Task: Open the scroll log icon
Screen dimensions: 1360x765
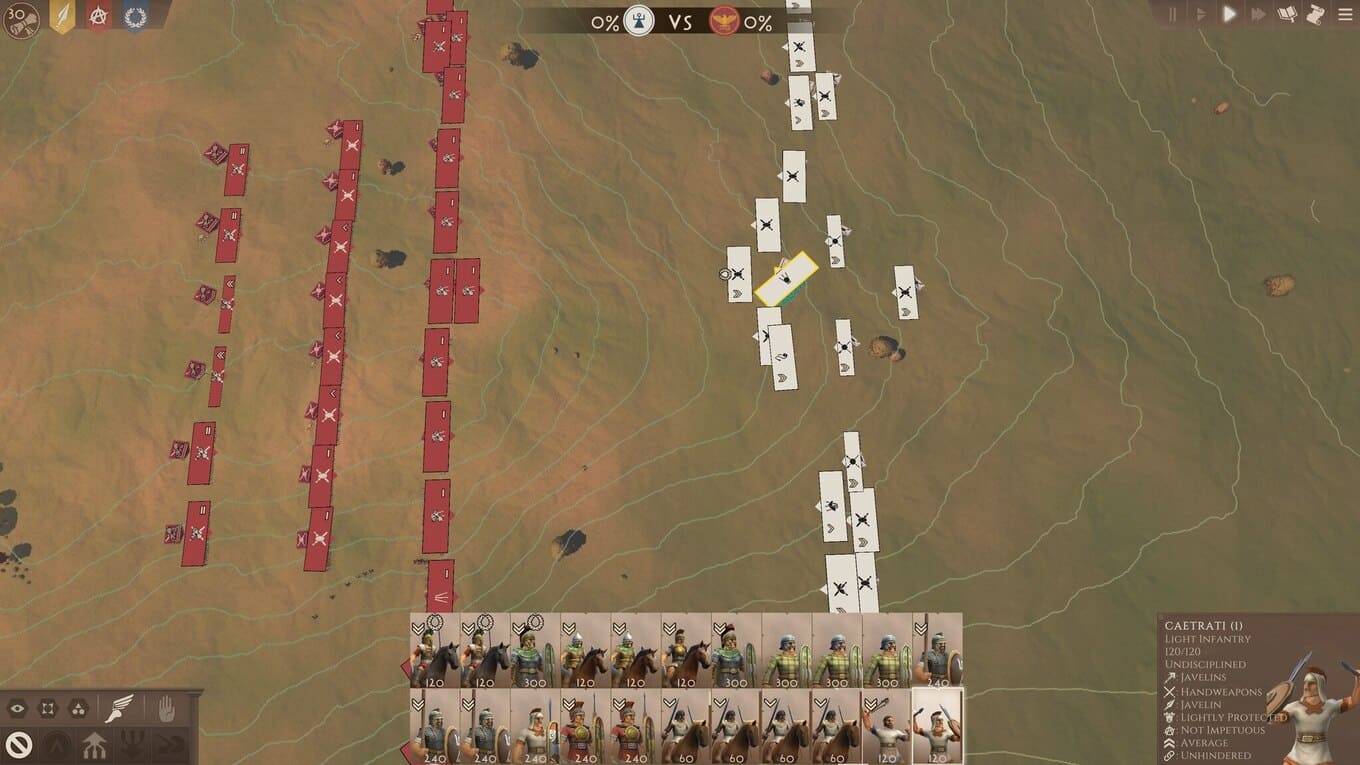Action: (1316, 14)
